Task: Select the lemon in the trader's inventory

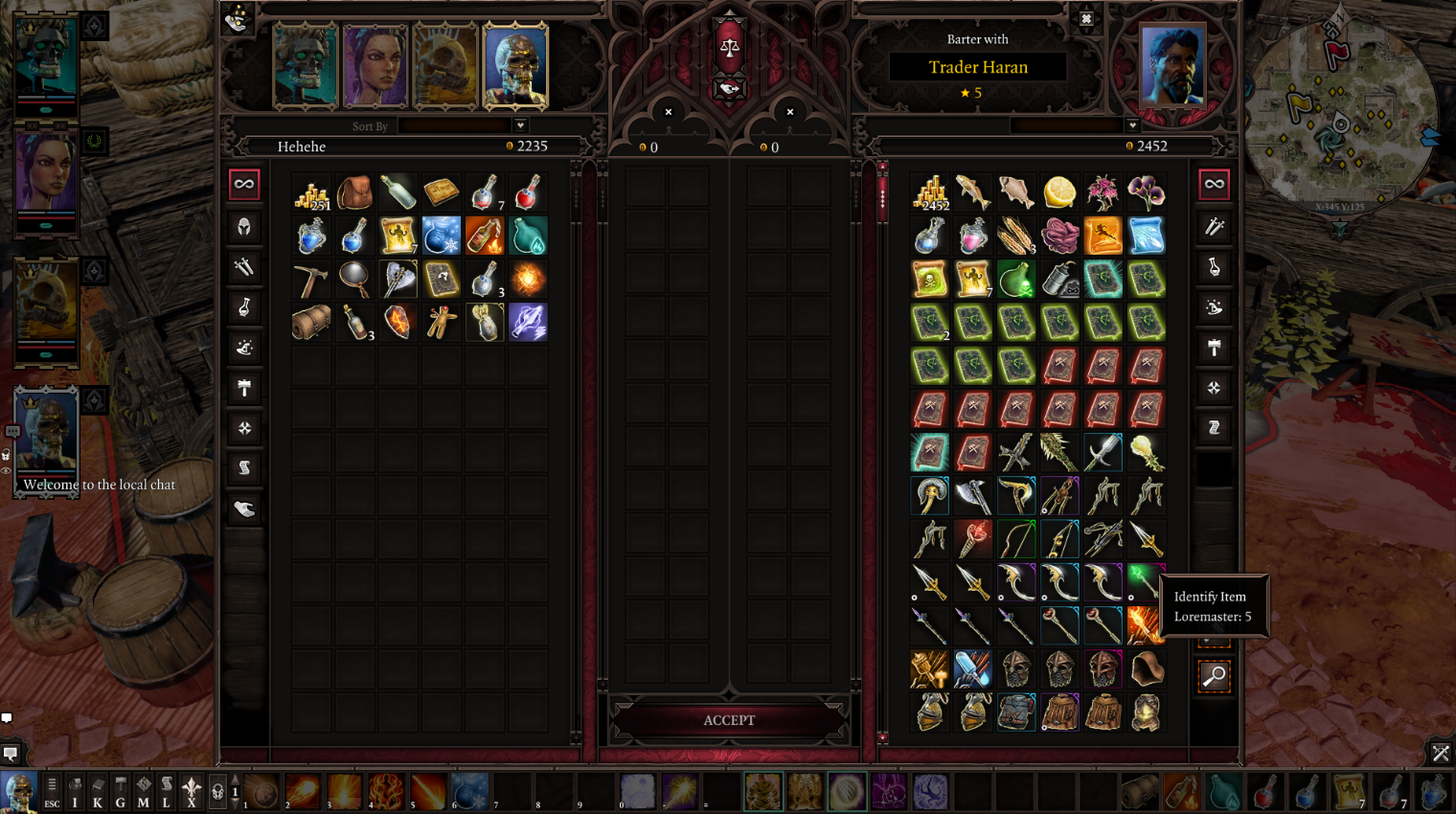Action: (1059, 192)
